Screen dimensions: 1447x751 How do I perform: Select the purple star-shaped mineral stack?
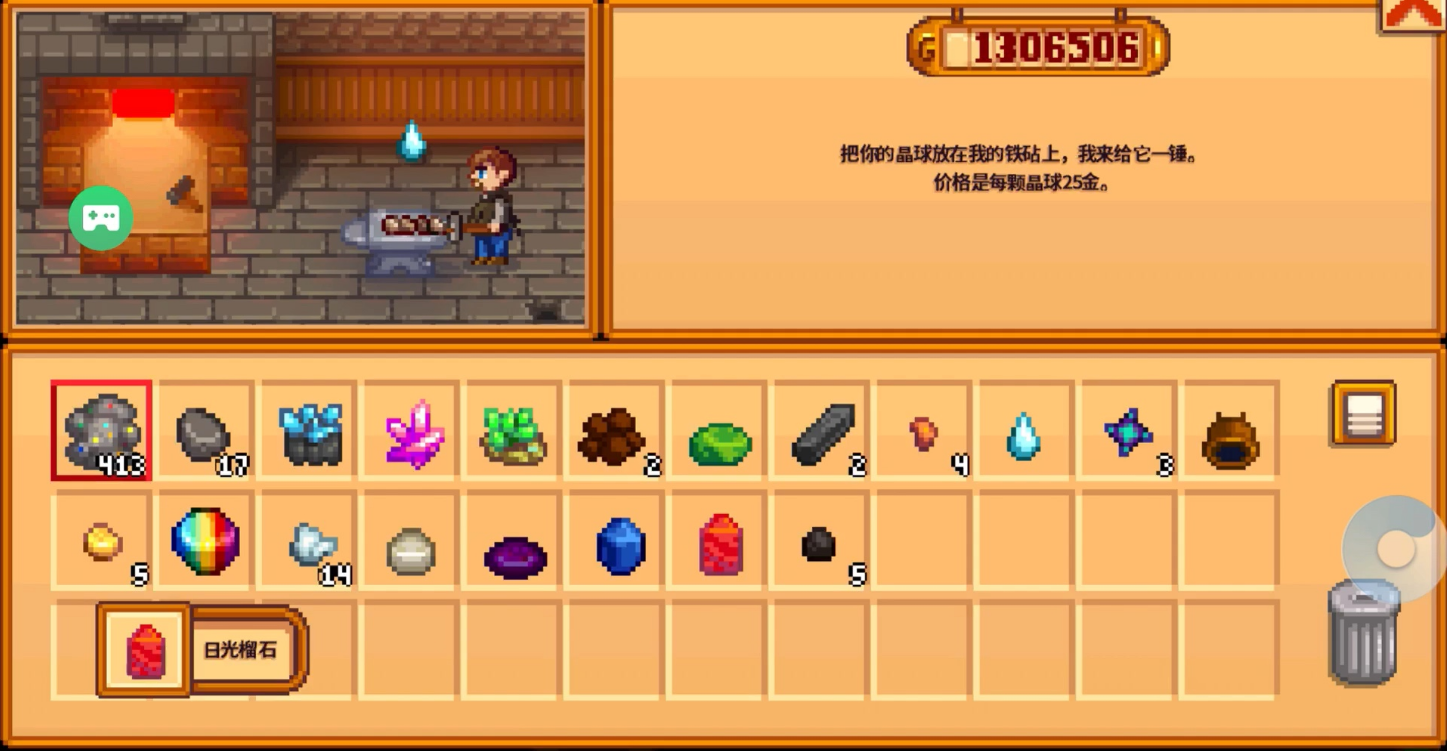[x=1128, y=434]
